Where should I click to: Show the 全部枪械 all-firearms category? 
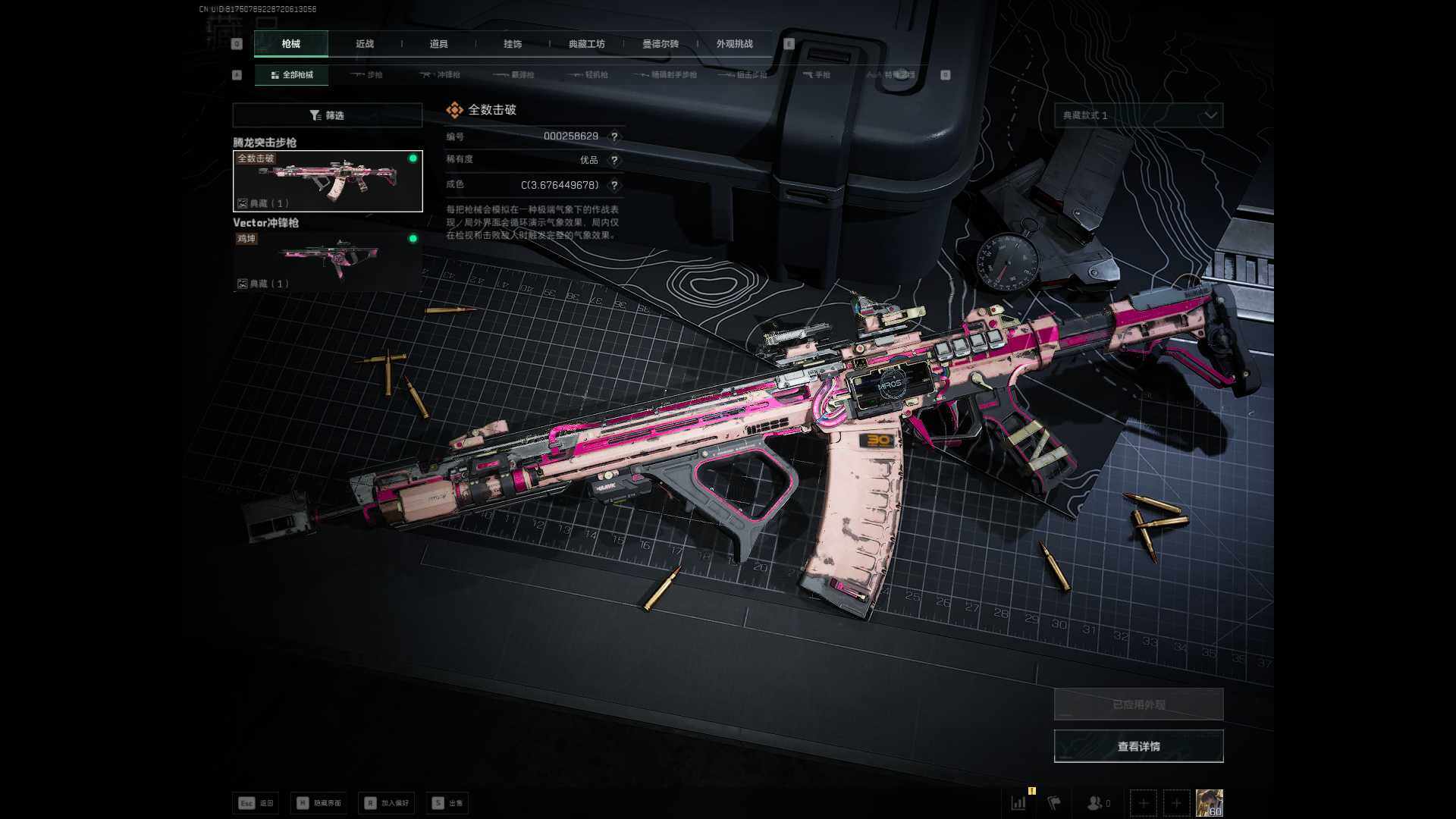tap(292, 75)
